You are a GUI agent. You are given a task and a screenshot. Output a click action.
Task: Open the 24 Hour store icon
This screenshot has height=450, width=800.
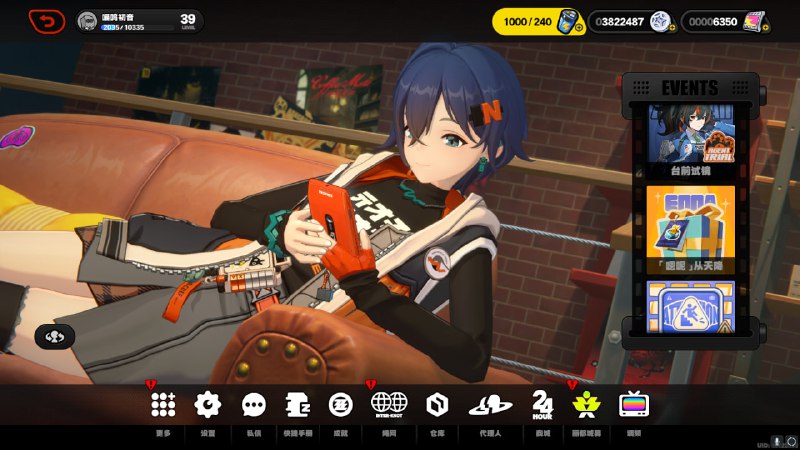pyautogui.click(x=543, y=404)
